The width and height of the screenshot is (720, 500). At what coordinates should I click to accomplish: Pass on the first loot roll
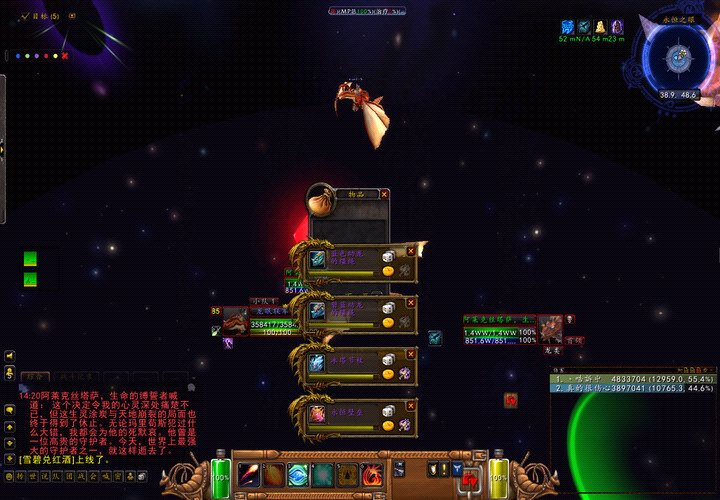[410, 251]
